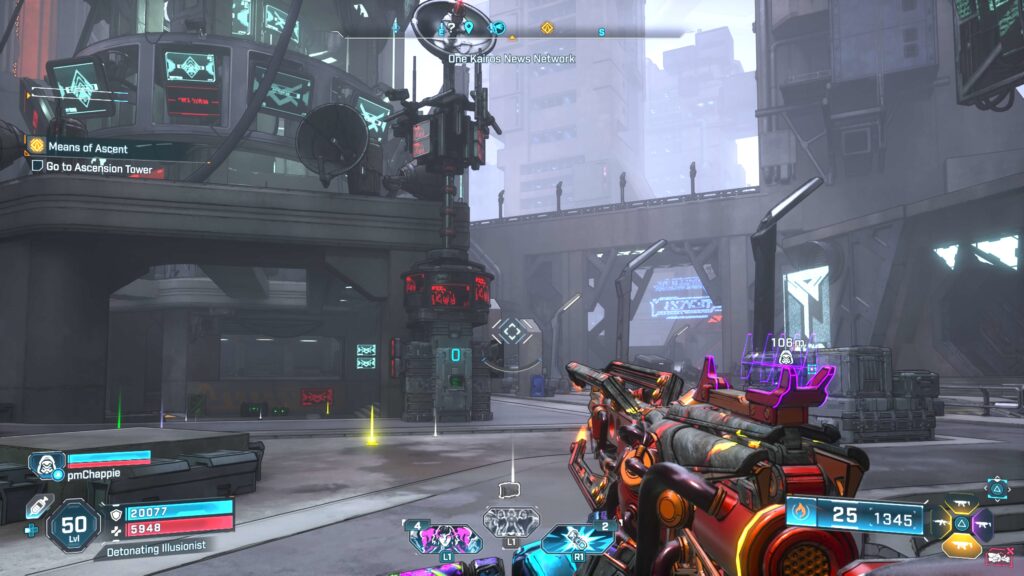1024x576 pixels.
Task: Open the level 50 character badge
Action: pos(73,524)
